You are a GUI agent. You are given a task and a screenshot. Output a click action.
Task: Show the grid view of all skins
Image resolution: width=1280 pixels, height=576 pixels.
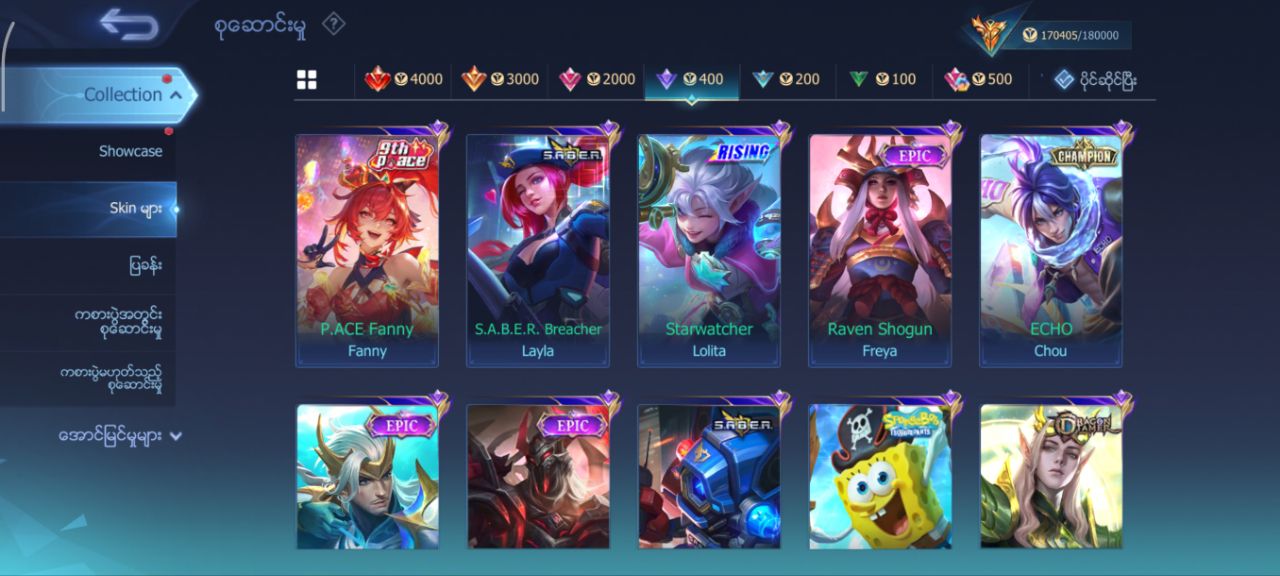pyautogui.click(x=307, y=80)
